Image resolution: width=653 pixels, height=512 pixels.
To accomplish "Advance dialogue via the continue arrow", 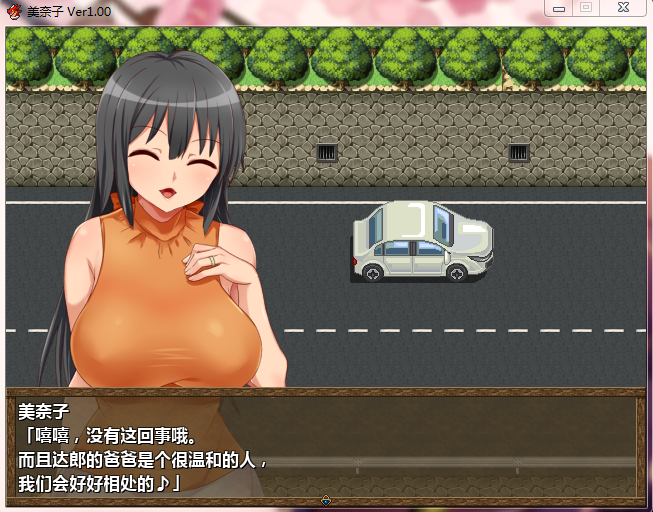I will pos(326,500).
